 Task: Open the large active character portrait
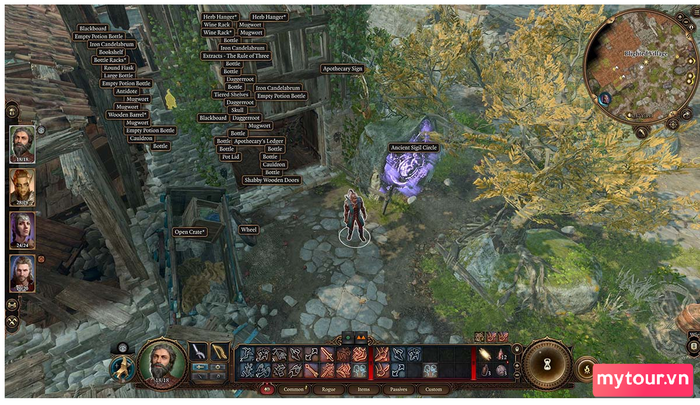tap(161, 361)
